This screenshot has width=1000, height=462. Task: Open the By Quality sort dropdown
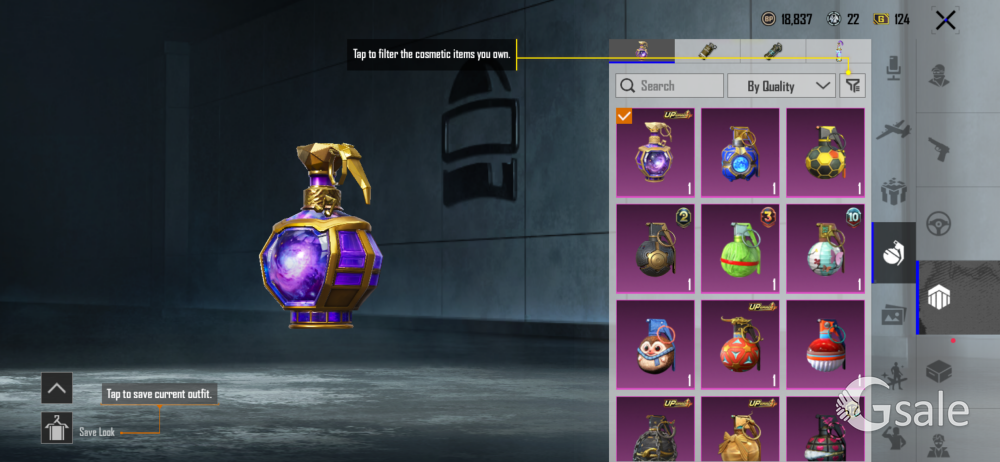coord(781,86)
